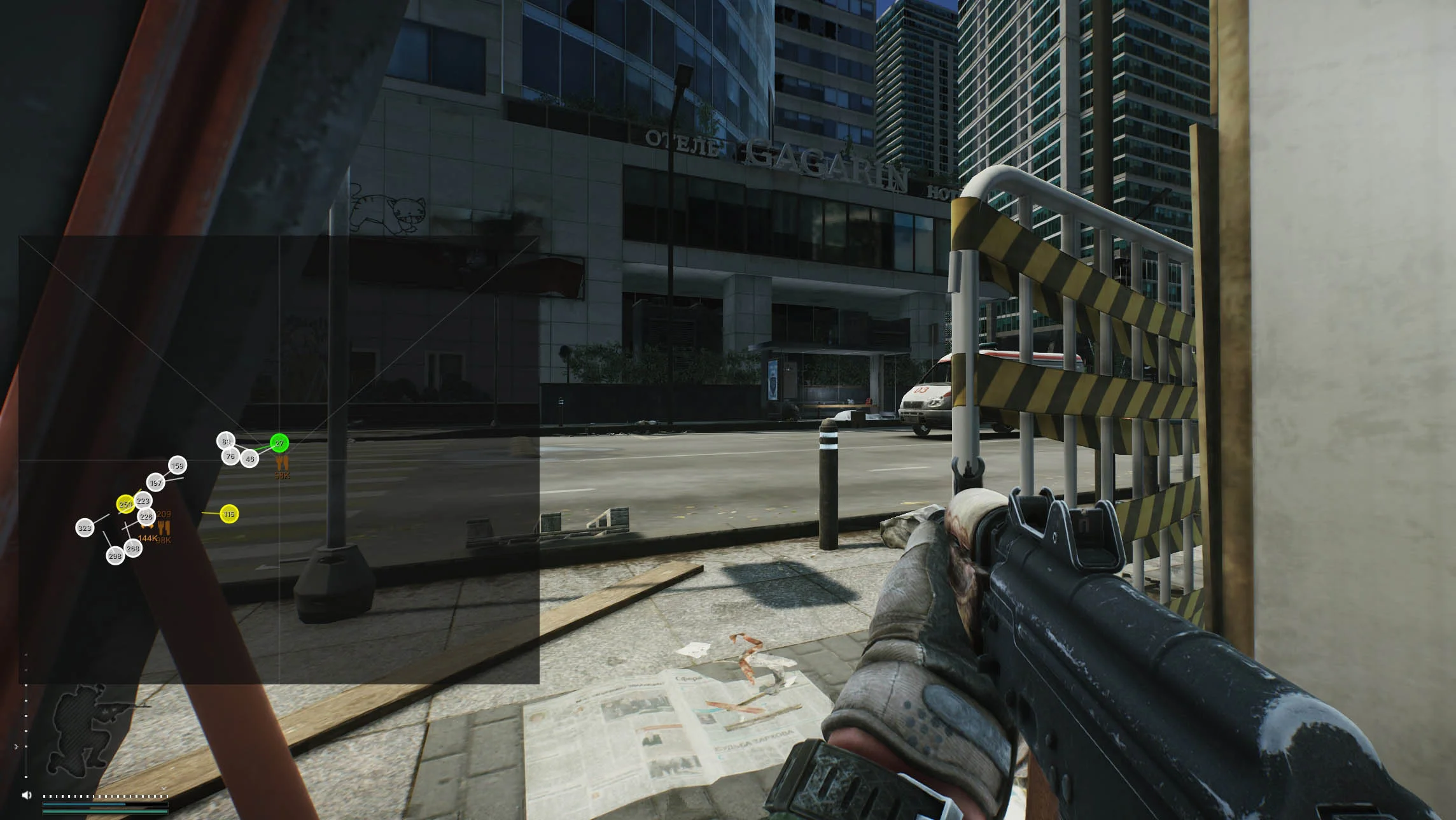Click the white marker labeled 76
1456x820 pixels.
coord(230,456)
